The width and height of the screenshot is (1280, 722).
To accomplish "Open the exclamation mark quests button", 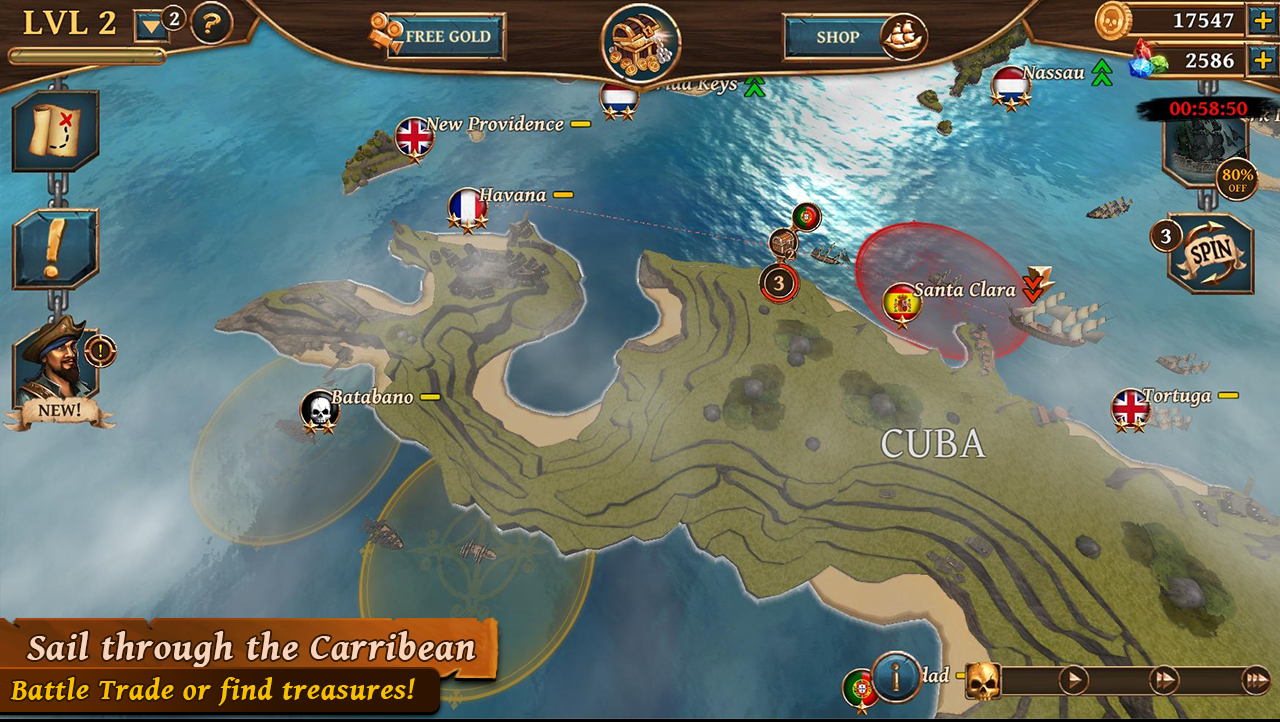I will coord(55,249).
